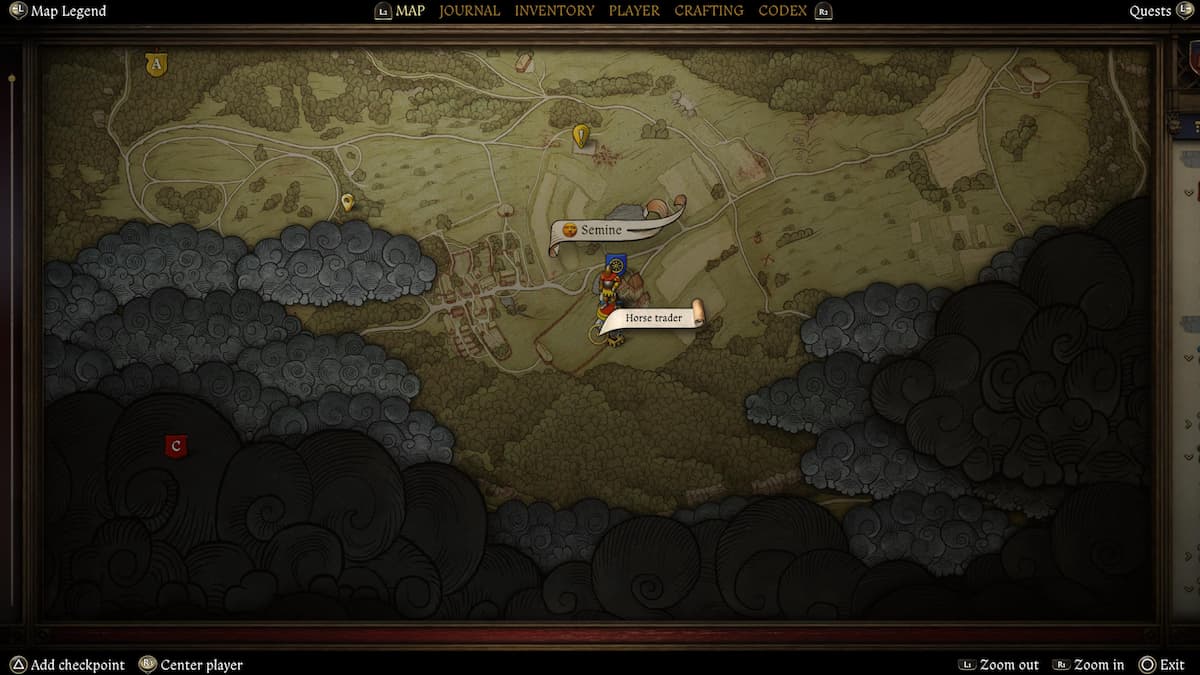Select the Crafting tab
The image size is (1200, 675).
(x=708, y=11)
